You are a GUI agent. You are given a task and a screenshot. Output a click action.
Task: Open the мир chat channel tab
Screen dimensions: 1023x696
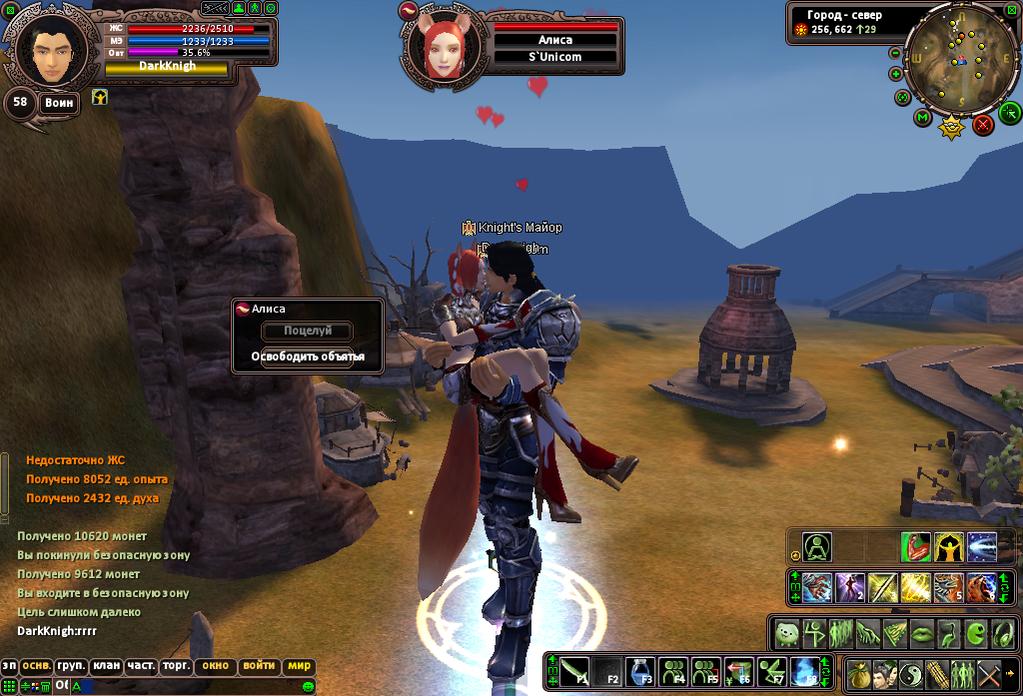299,666
